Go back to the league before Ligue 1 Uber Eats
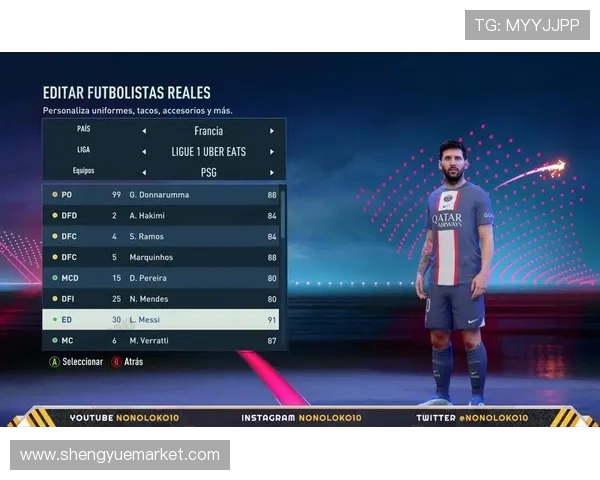600x480 pixels. tap(143, 152)
